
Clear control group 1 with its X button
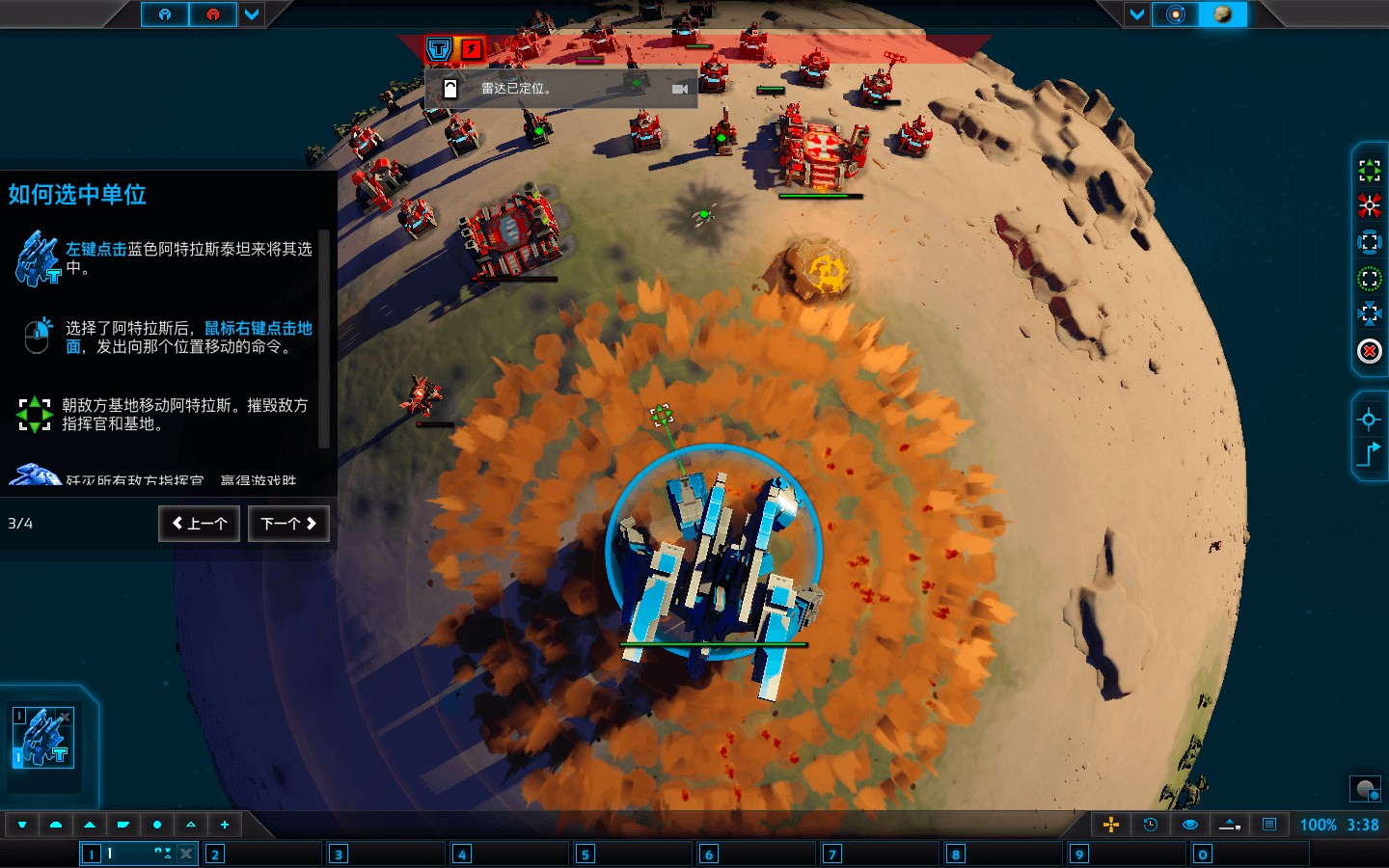coord(186,853)
